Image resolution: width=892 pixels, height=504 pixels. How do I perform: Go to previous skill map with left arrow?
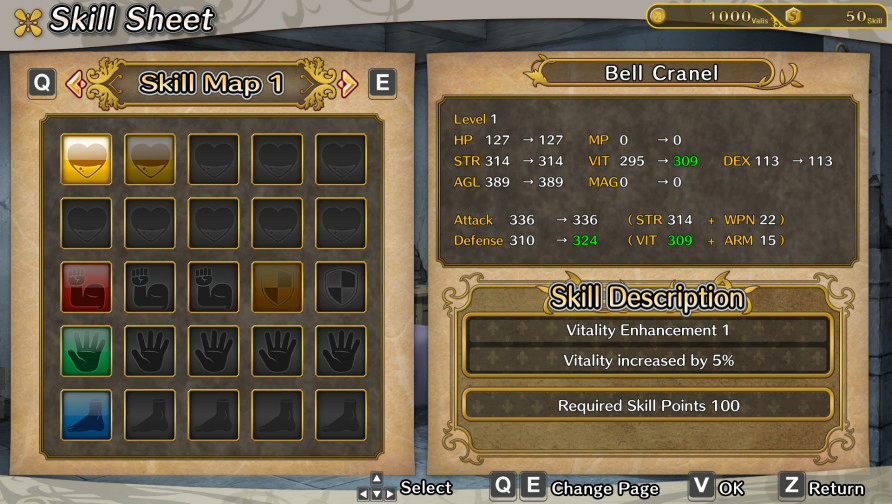tap(75, 83)
